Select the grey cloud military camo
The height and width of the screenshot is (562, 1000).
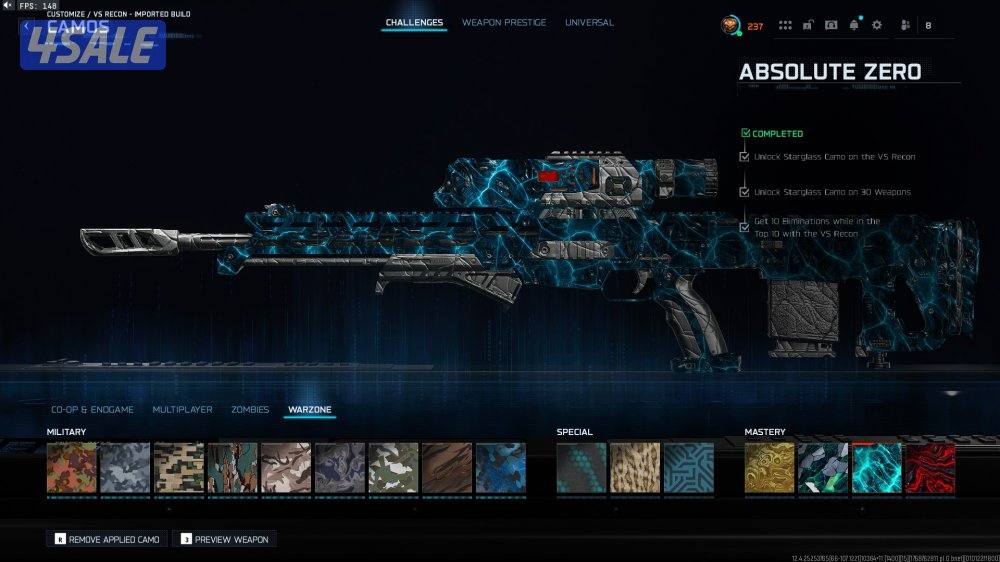(x=125, y=468)
